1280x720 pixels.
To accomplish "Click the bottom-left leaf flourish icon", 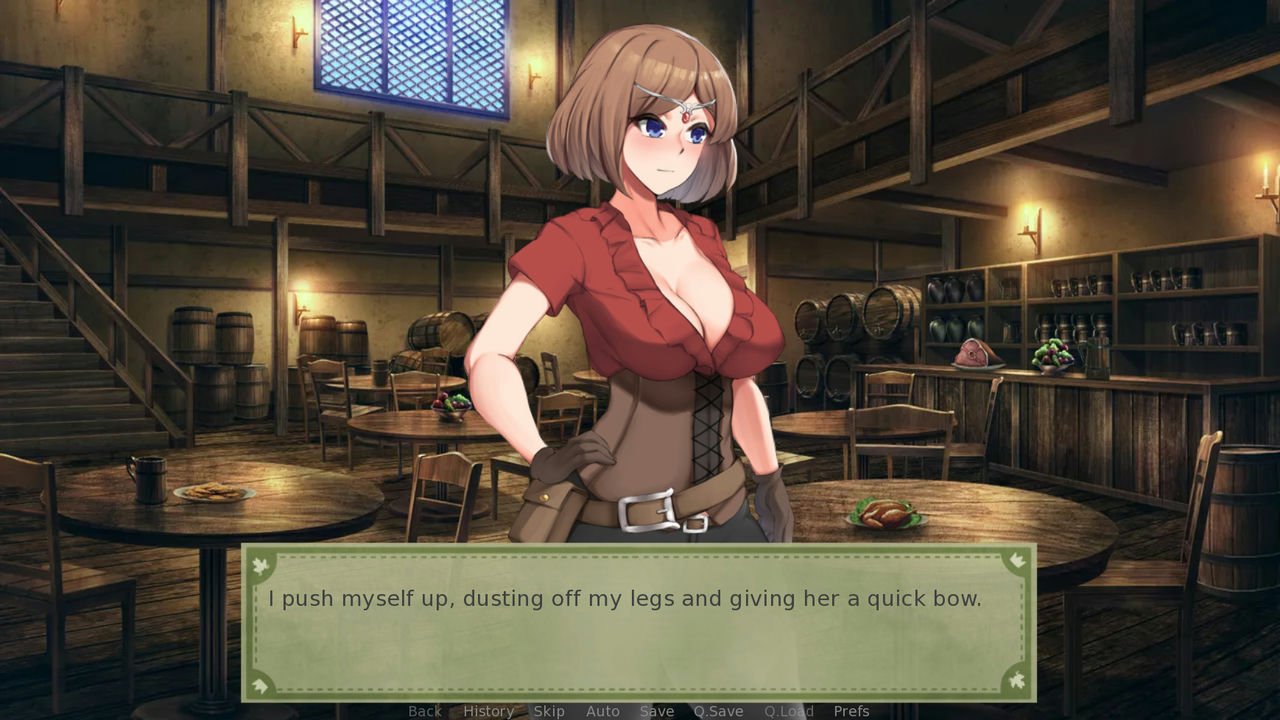I will [260, 687].
